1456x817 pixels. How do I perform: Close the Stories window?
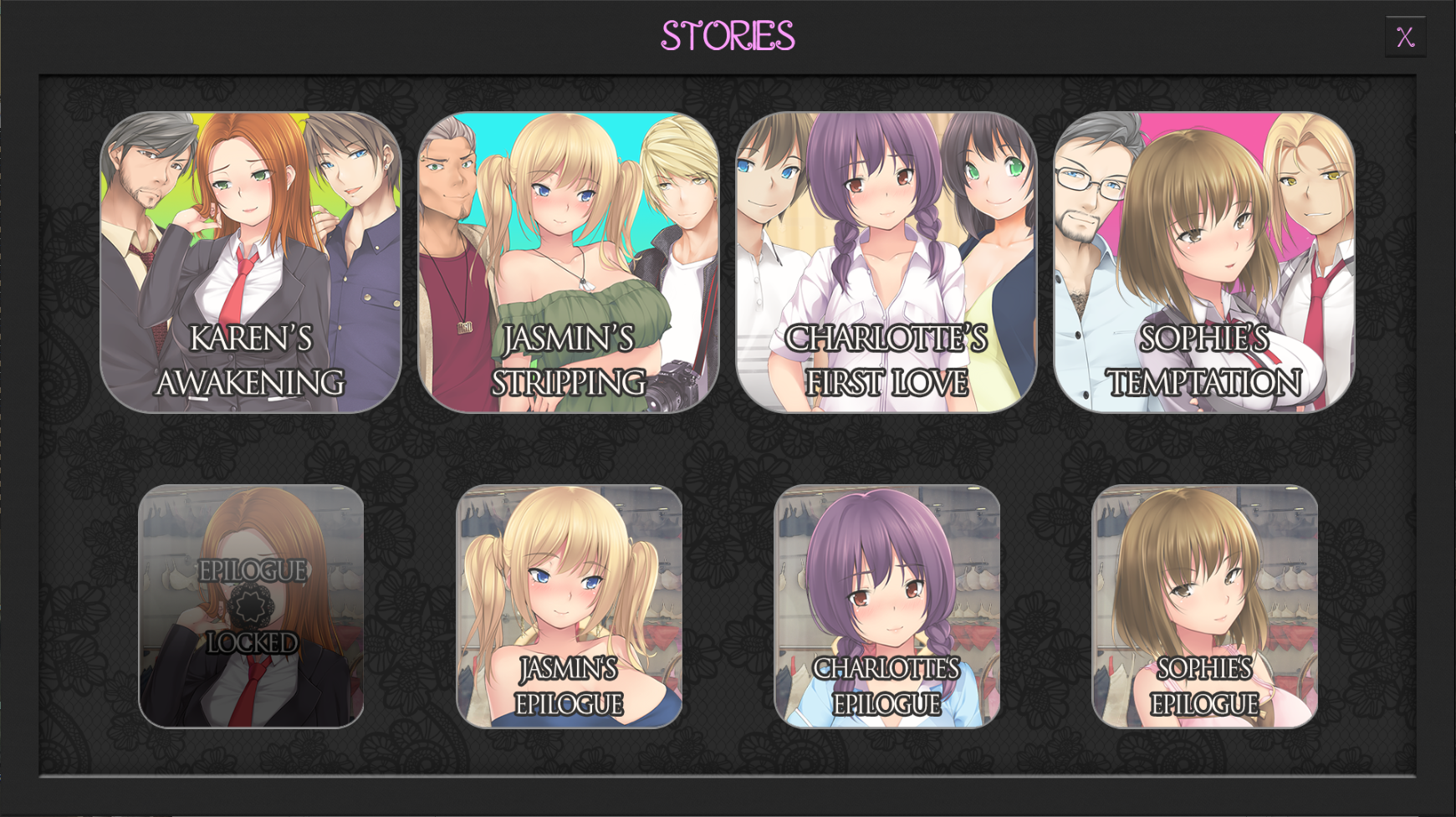(1405, 37)
